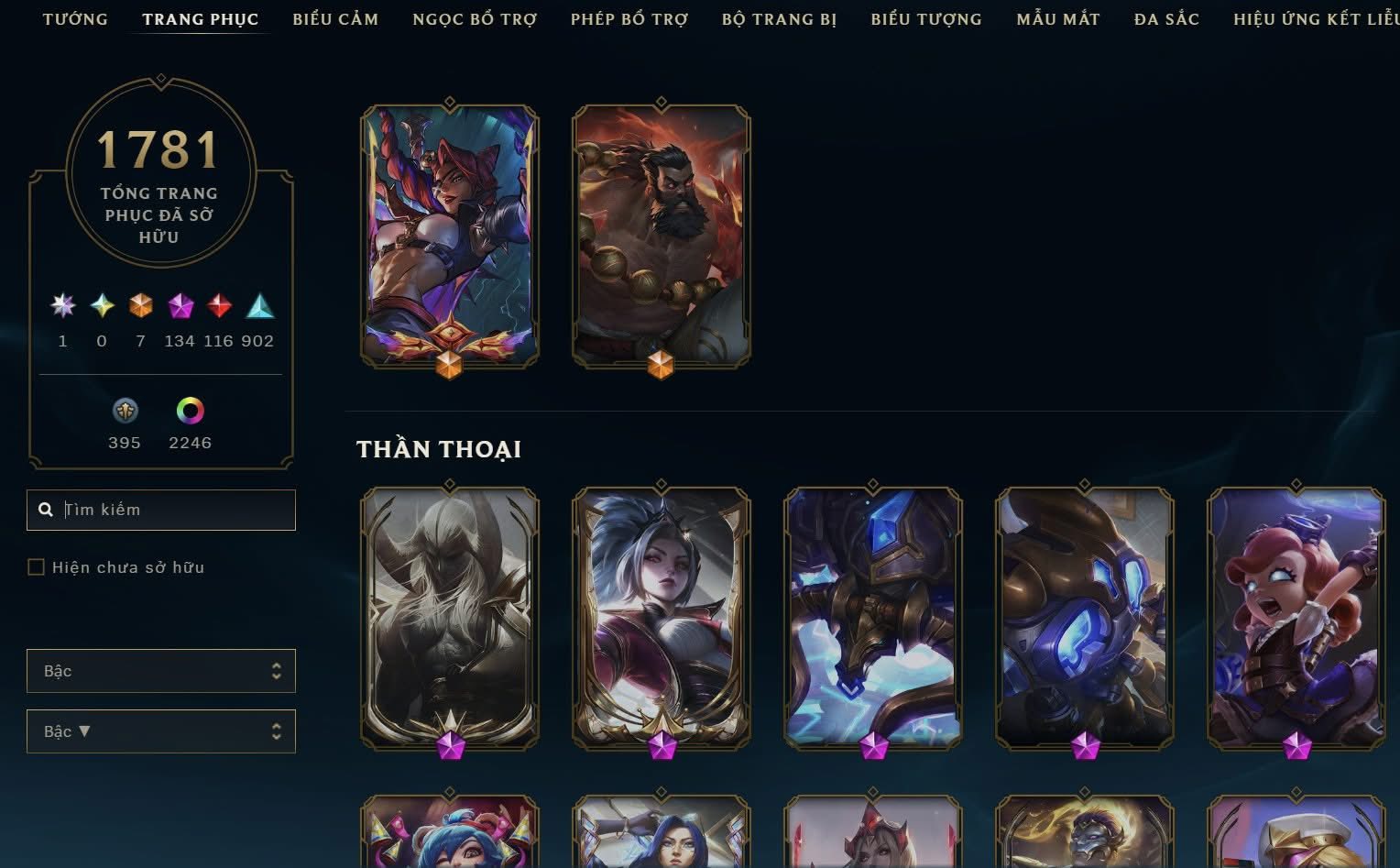Image resolution: width=1400 pixels, height=868 pixels.
Task: Expand the stepper arrows on the Bậc filter
Action: 278,671
